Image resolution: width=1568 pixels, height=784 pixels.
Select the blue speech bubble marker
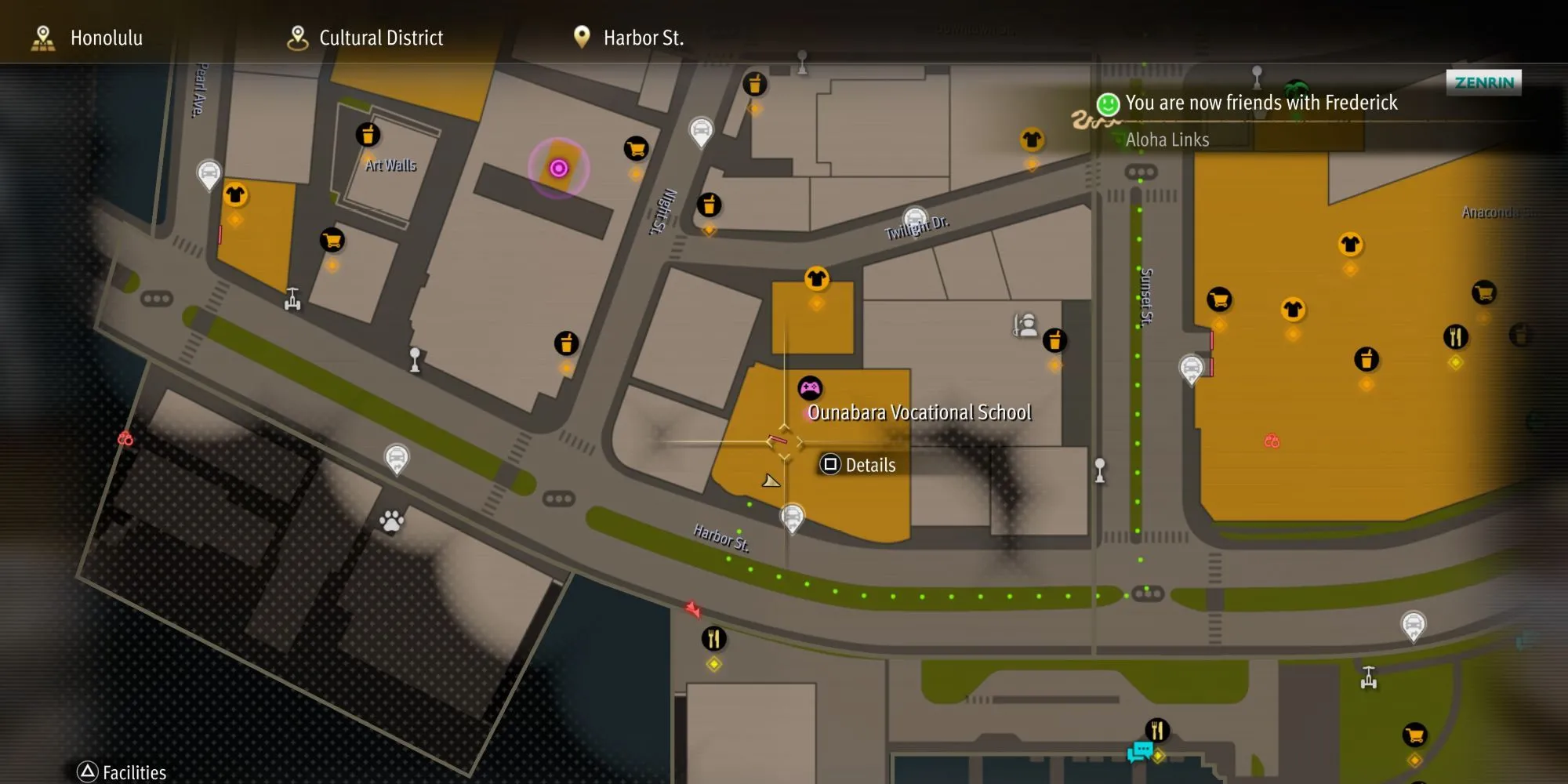pyautogui.click(x=1139, y=753)
